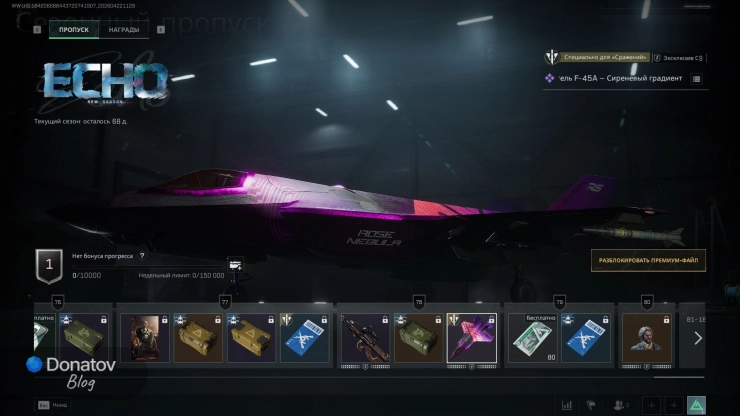Open the item details list icon
This screenshot has height=416, width=740.
(x=696, y=78)
